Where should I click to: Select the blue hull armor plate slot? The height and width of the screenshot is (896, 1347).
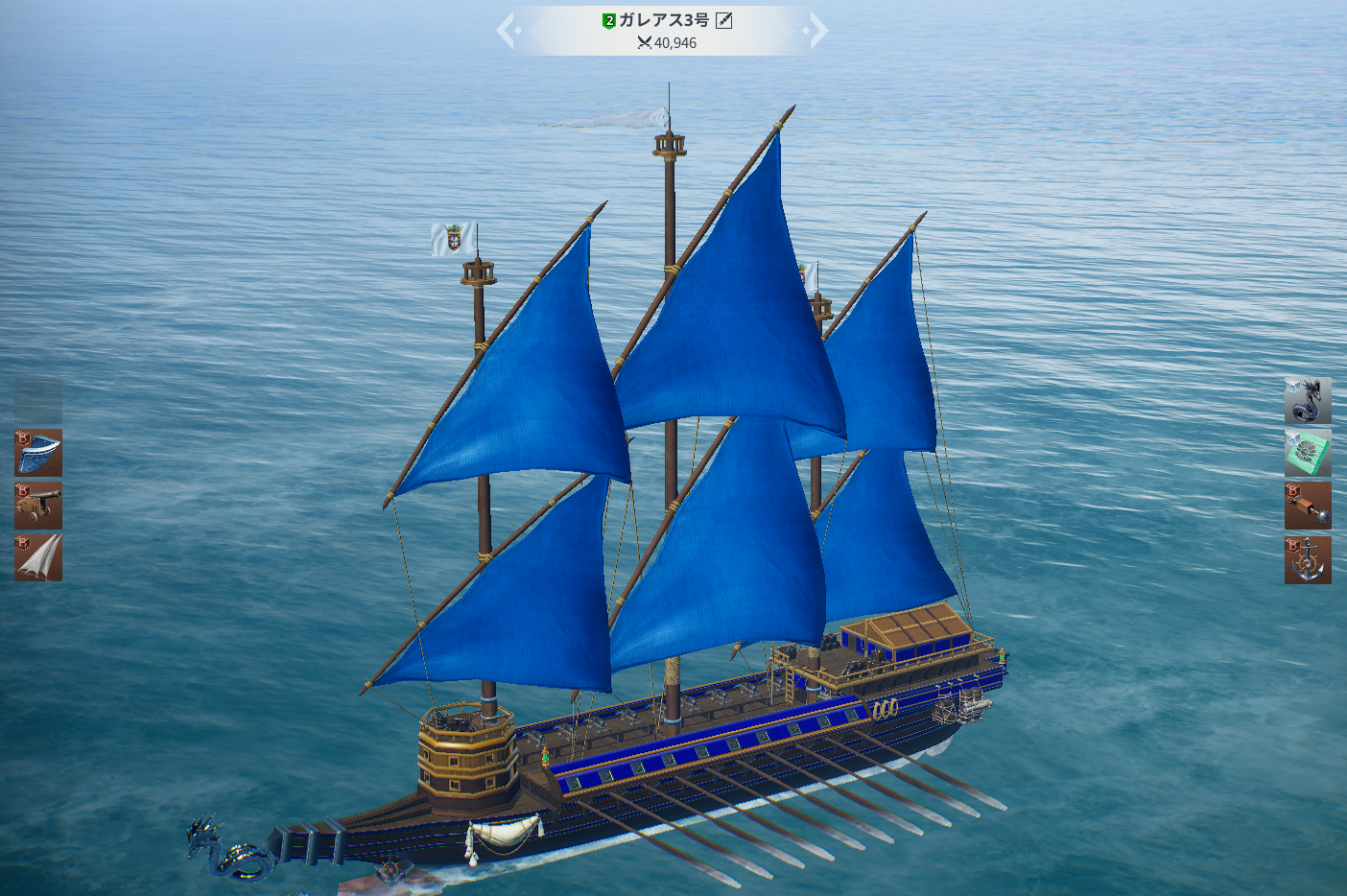pyautogui.click(x=38, y=453)
